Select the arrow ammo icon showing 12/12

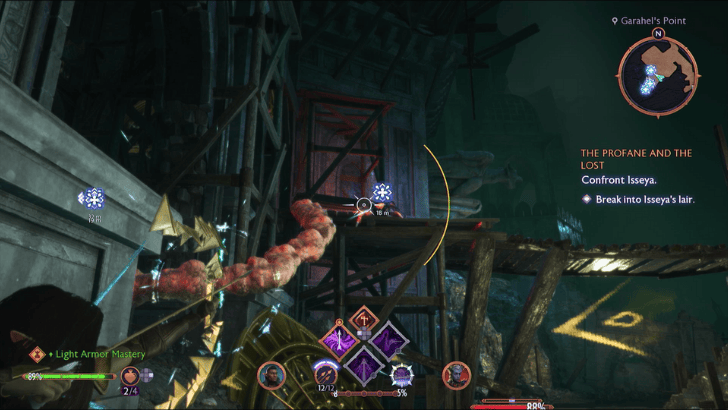coord(324,375)
